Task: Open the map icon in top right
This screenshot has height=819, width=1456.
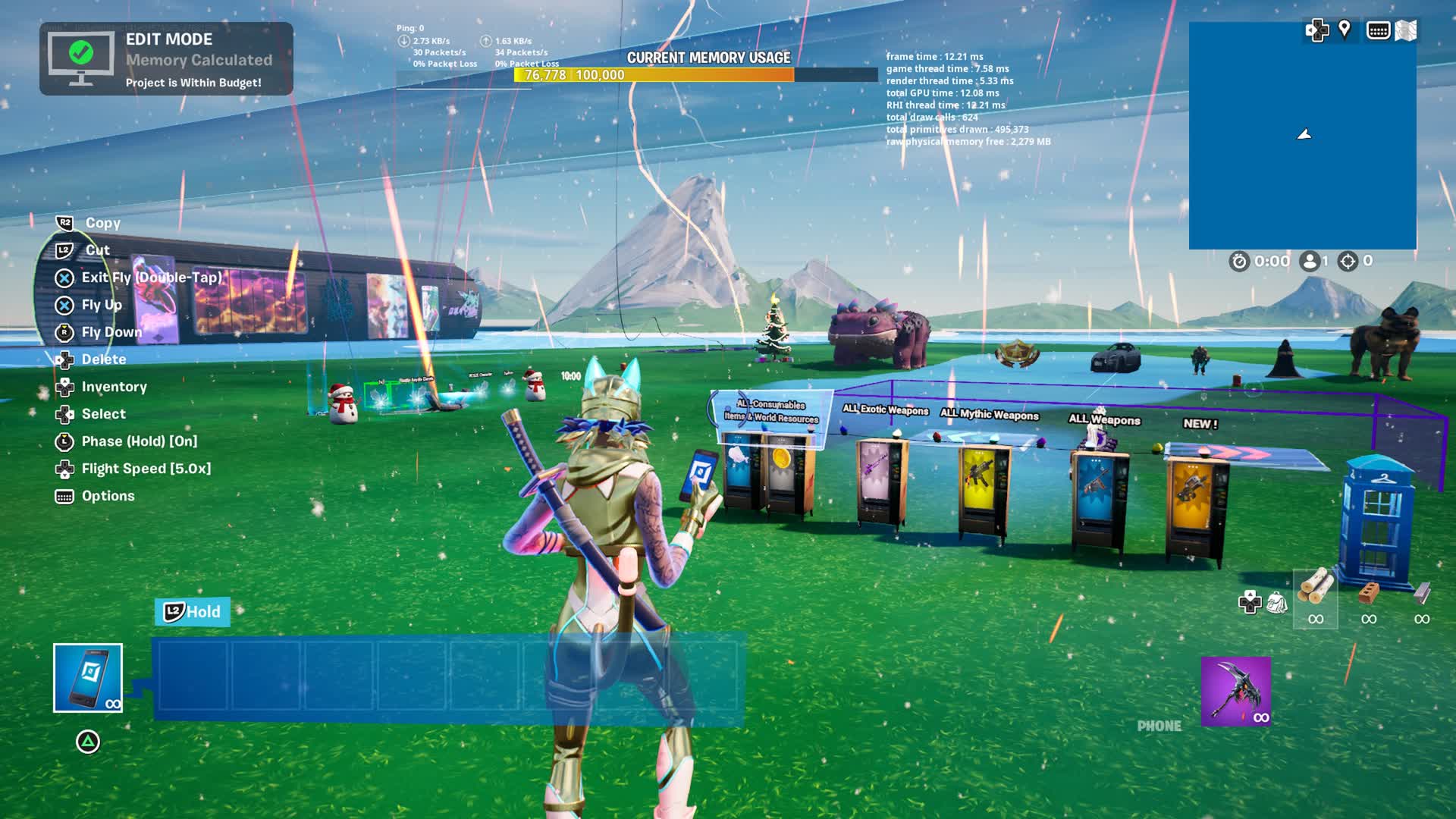Action: point(1406,30)
